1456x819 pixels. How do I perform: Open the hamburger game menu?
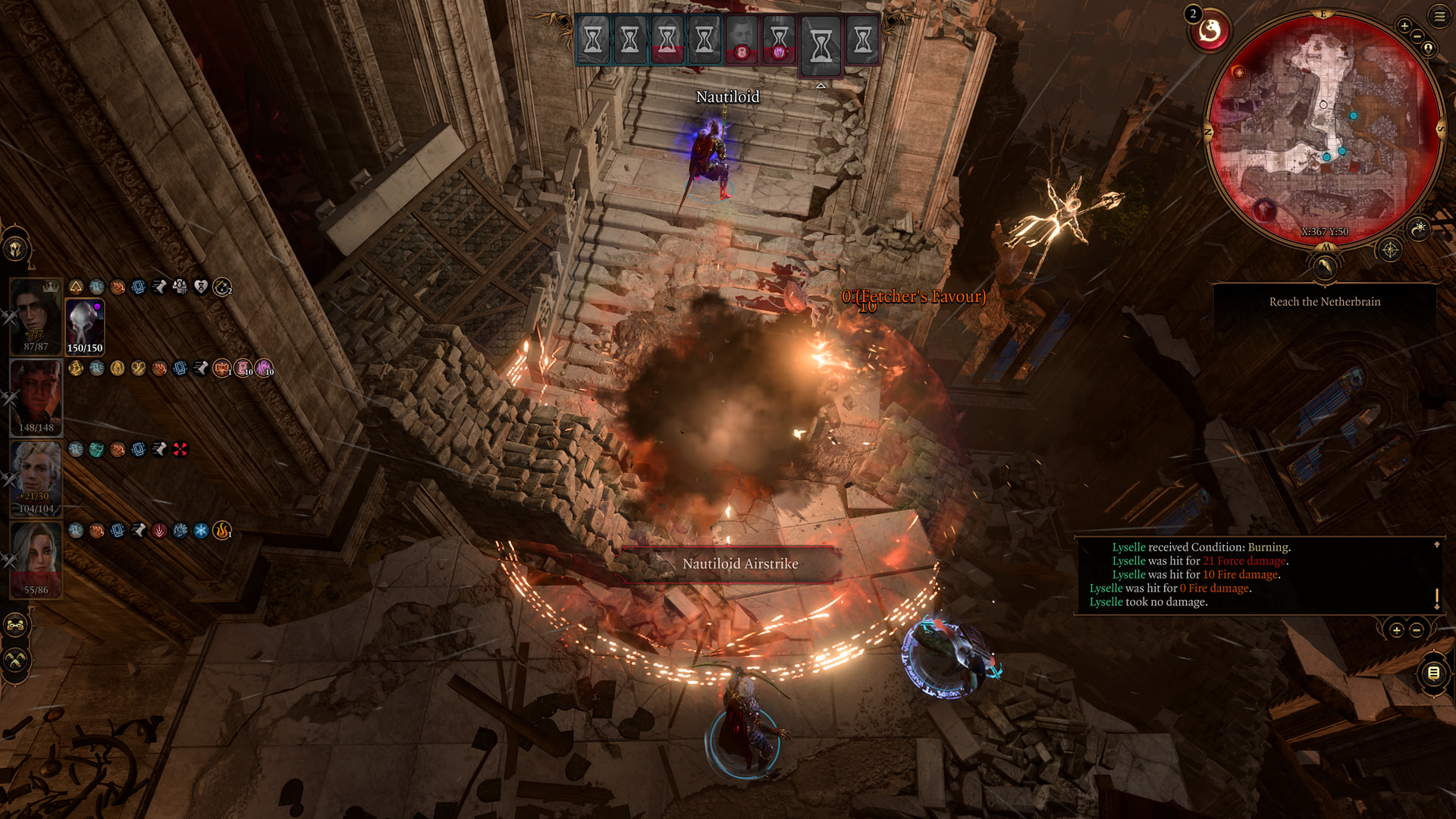pos(1439,16)
